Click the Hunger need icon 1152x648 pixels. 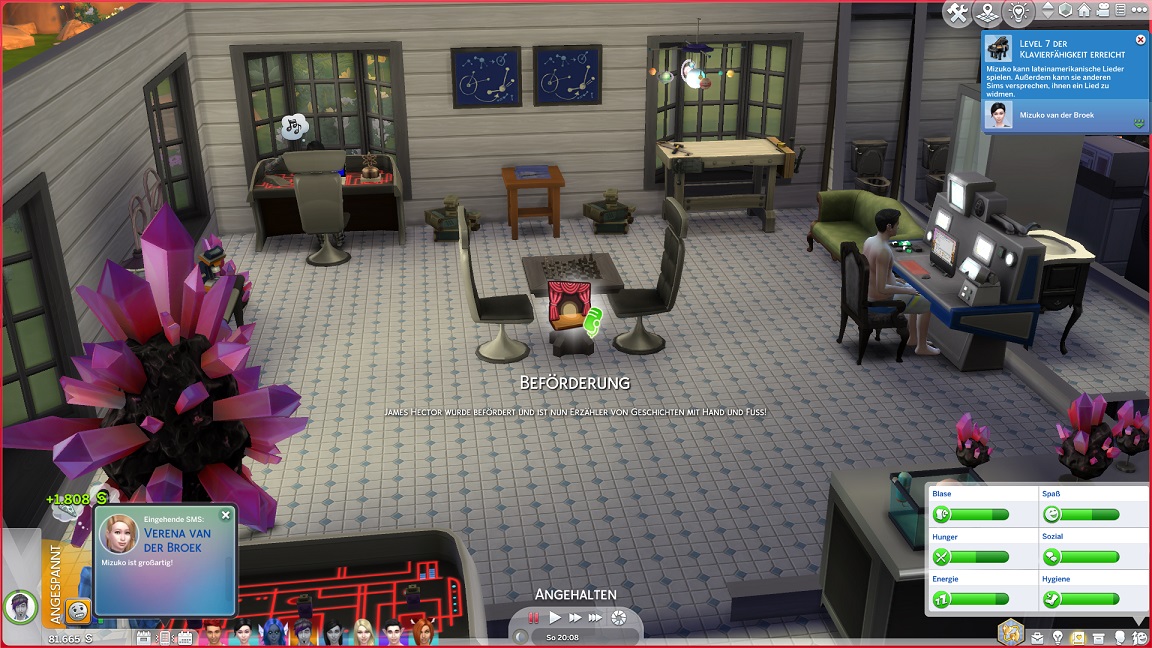[943, 557]
